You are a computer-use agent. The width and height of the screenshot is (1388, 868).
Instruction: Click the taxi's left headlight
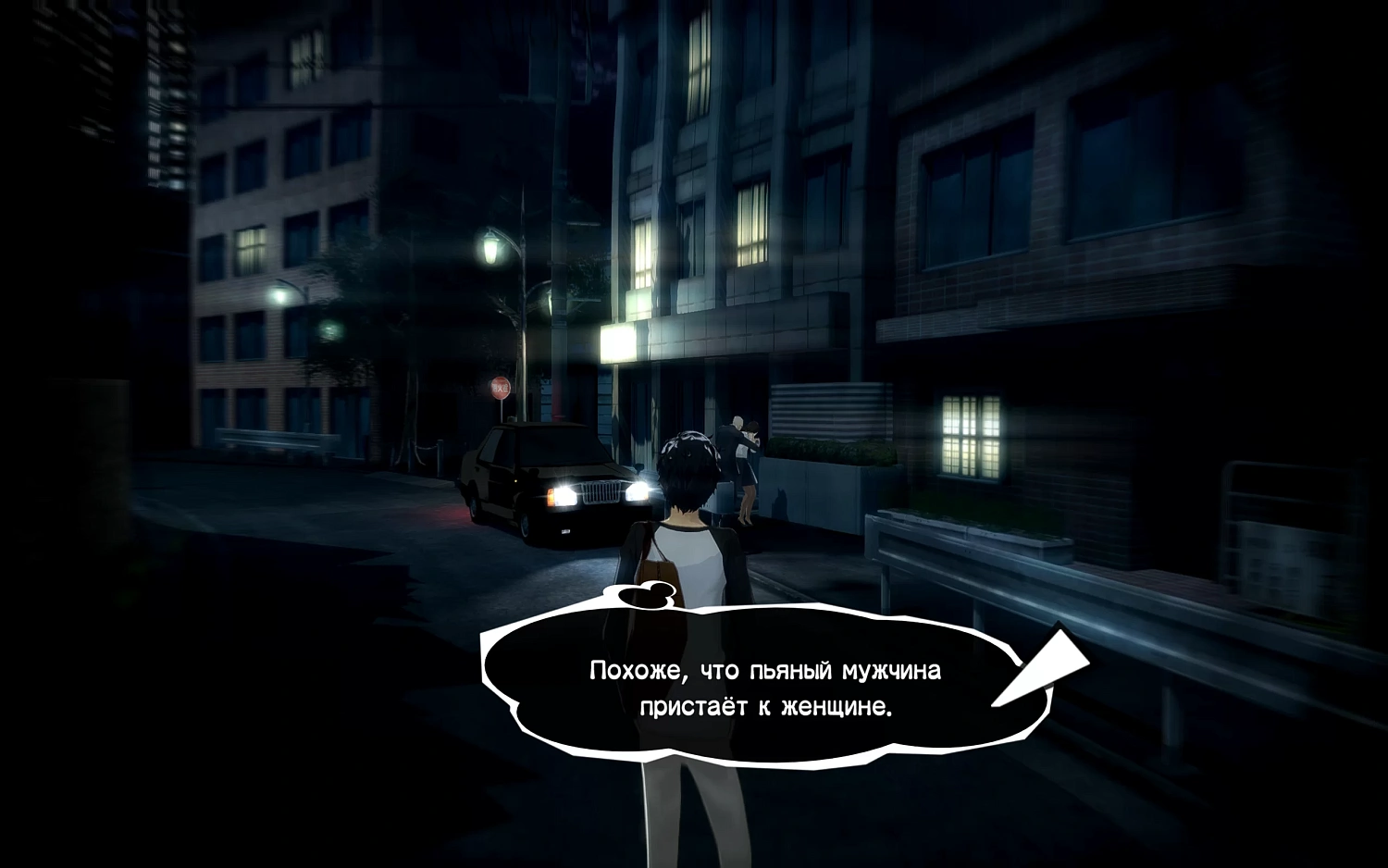point(564,494)
